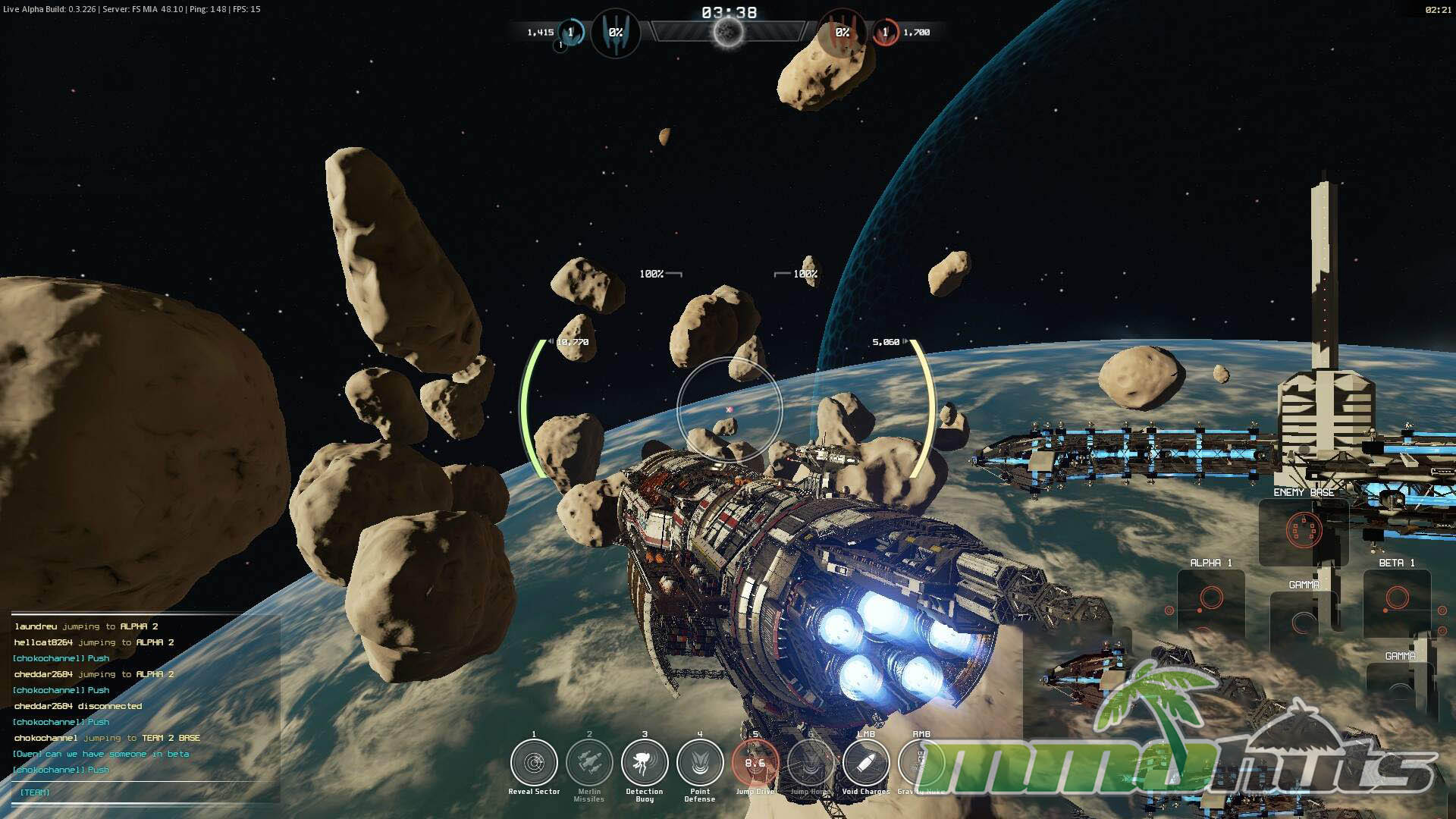The image size is (1456, 819).
Task: Pick the Beta 1 sector tile
Action: pyautogui.click(x=1397, y=599)
